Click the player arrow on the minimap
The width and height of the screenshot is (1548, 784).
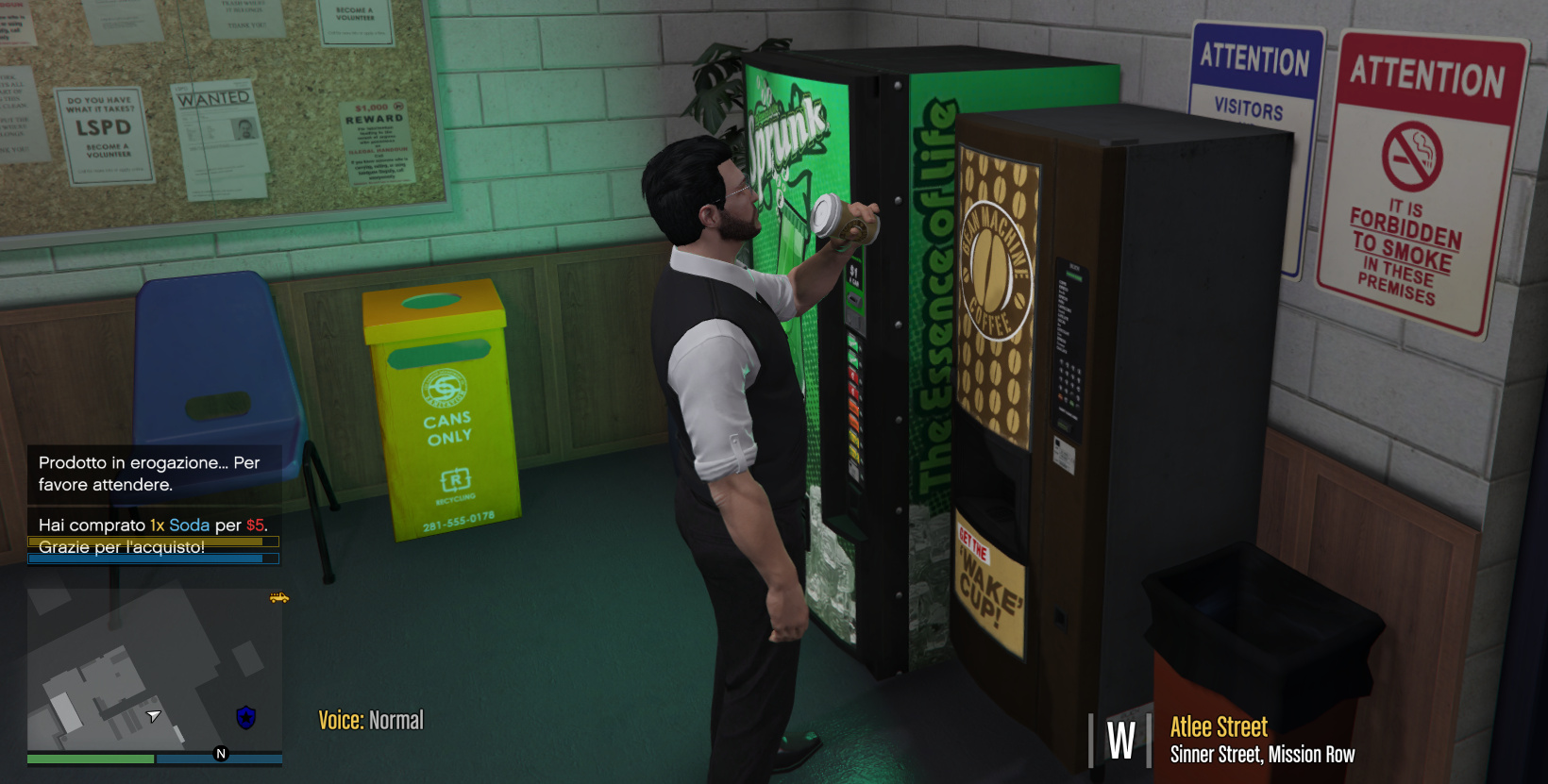(154, 717)
